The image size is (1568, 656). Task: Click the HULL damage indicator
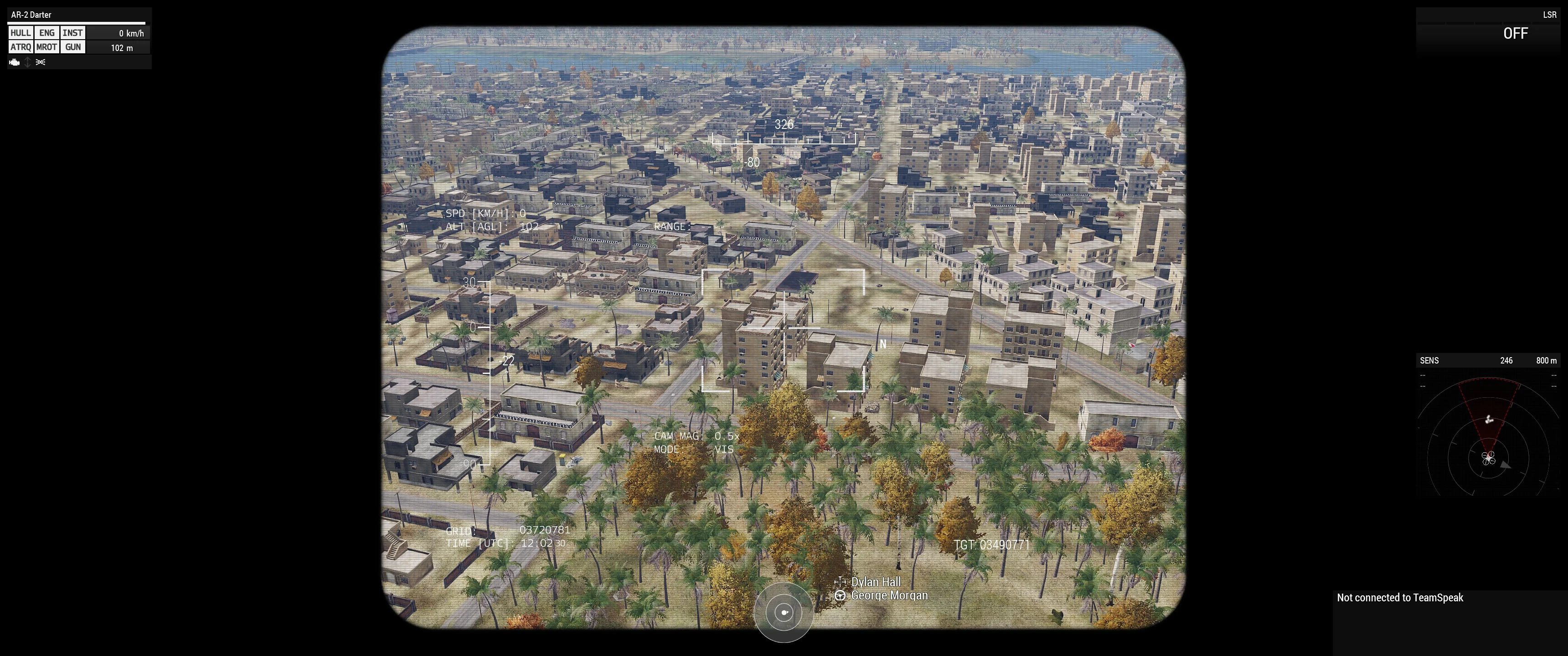20,33
